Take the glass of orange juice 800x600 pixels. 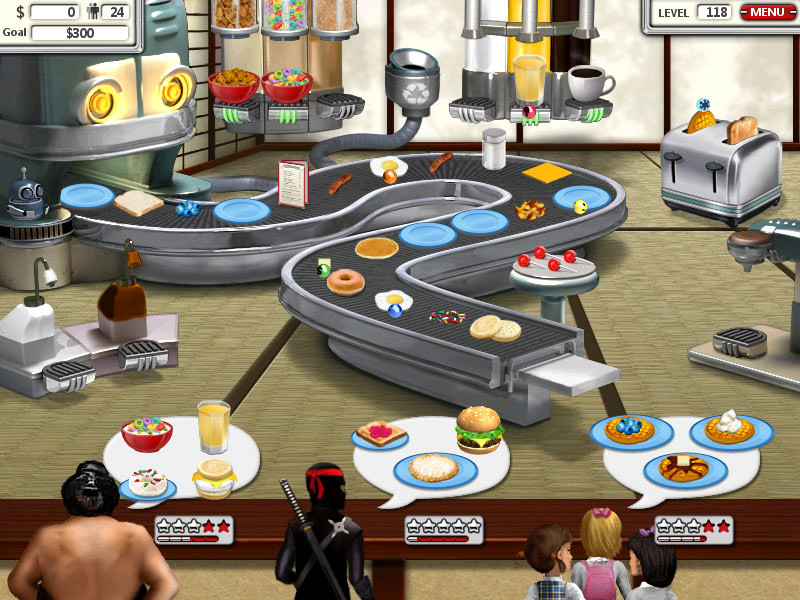(529, 78)
